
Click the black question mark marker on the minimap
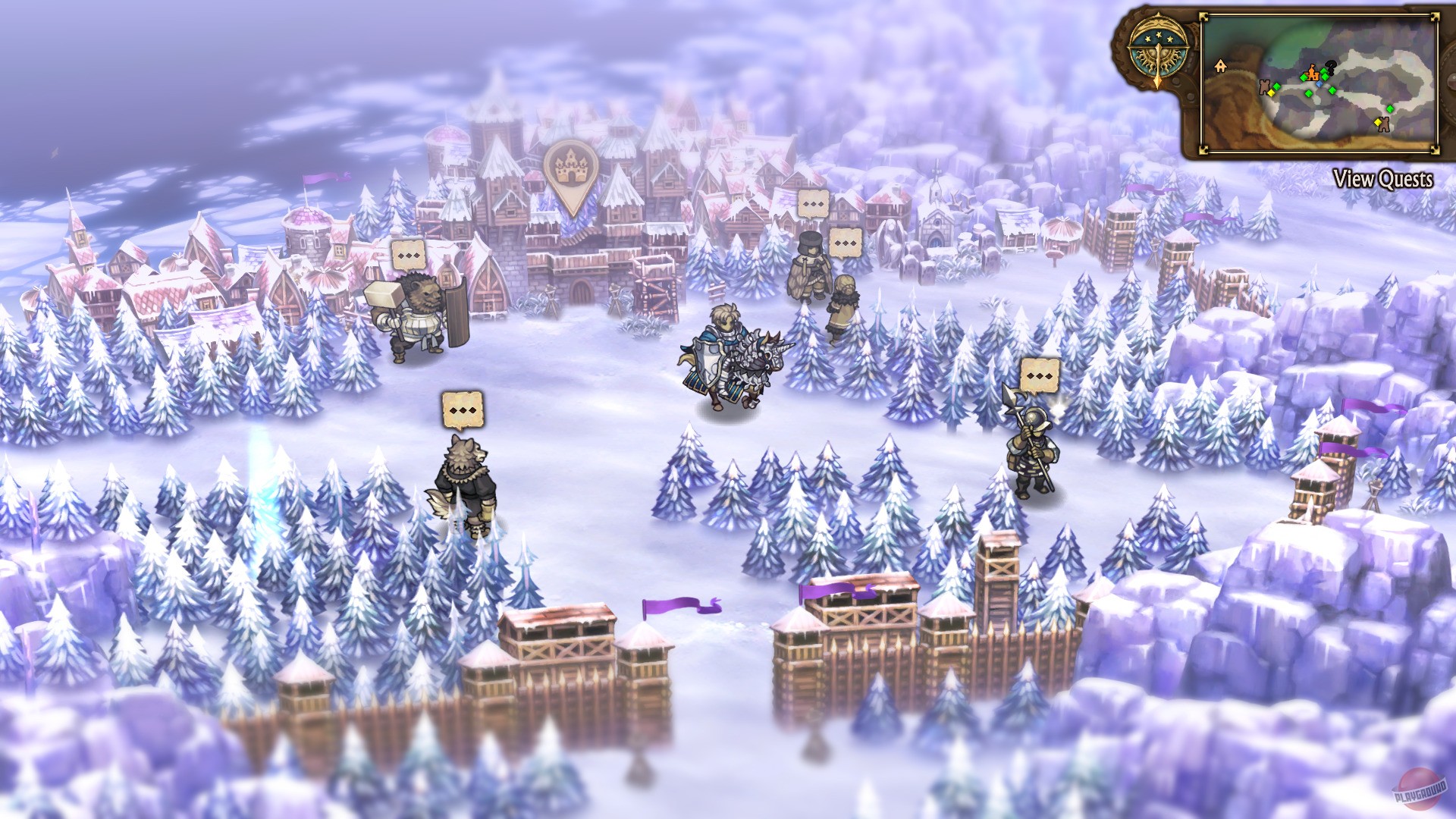pyautogui.click(x=1331, y=67)
